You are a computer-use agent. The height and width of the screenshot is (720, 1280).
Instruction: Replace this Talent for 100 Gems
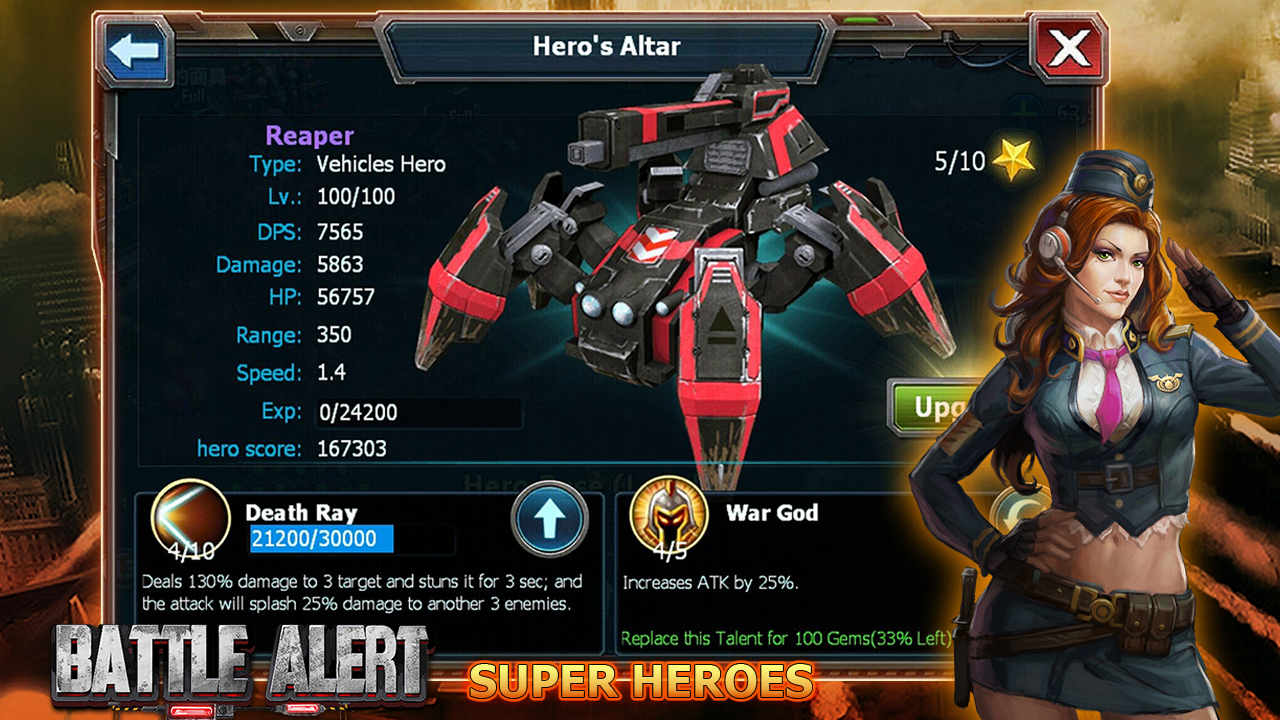point(783,637)
